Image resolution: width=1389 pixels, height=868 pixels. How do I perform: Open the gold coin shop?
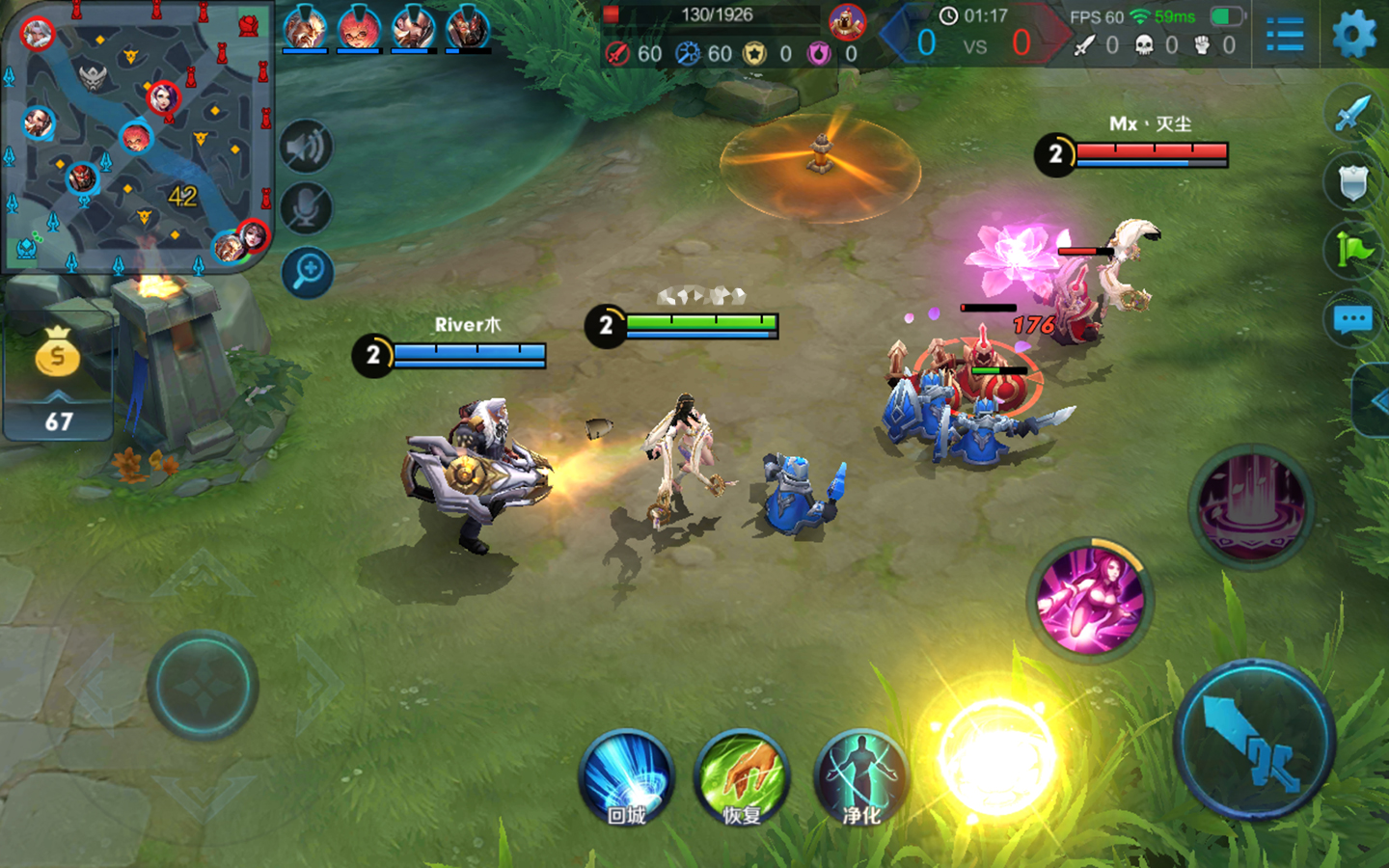(58, 354)
